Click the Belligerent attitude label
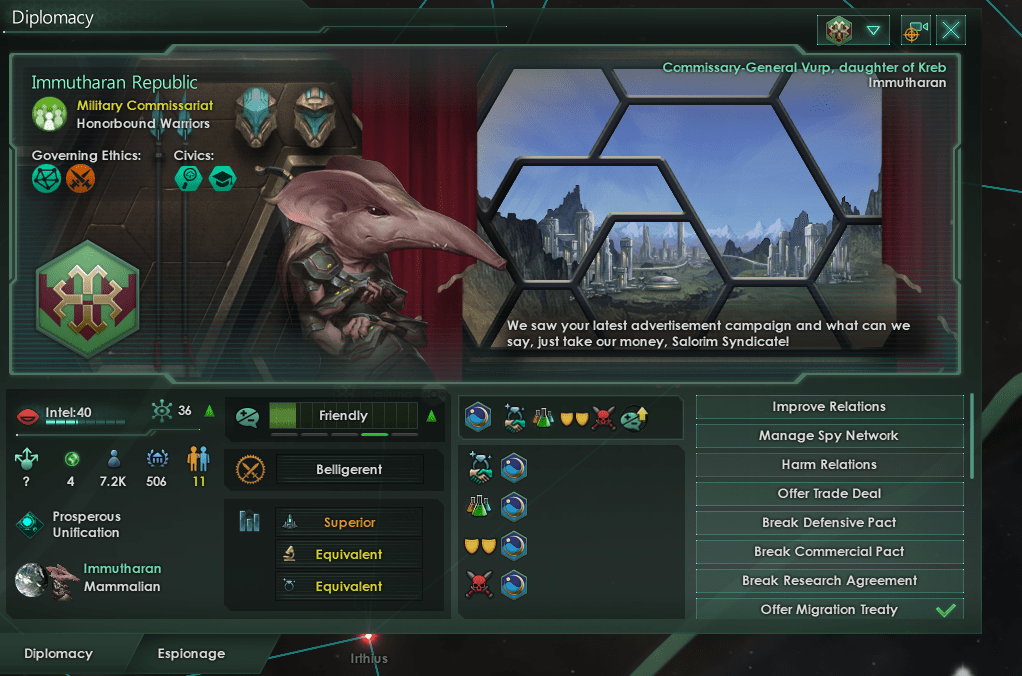Image resolution: width=1022 pixels, height=676 pixels. click(350, 470)
